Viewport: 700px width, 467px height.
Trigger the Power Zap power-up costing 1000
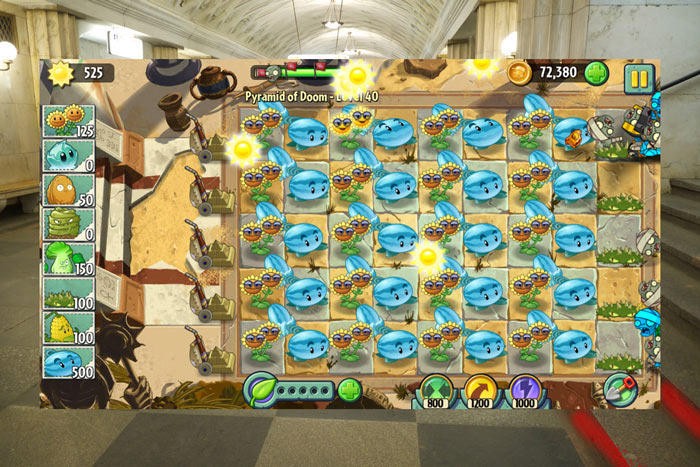(525, 390)
